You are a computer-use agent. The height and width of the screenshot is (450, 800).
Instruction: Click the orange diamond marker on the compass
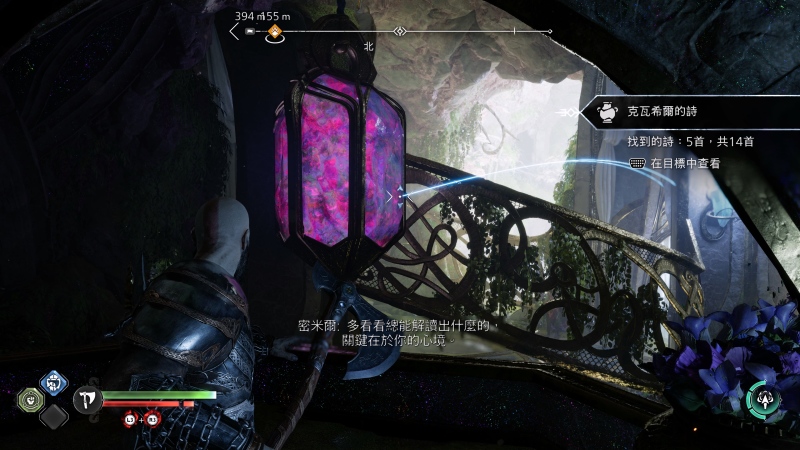pyautogui.click(x=274, y=32)
